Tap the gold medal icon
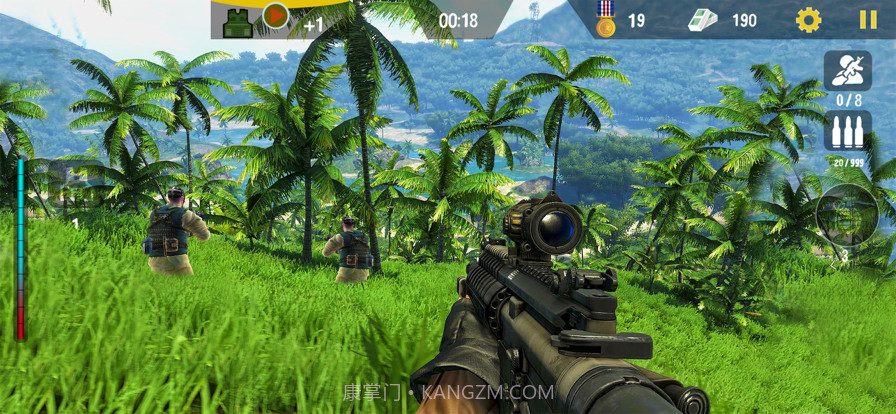 605,19
